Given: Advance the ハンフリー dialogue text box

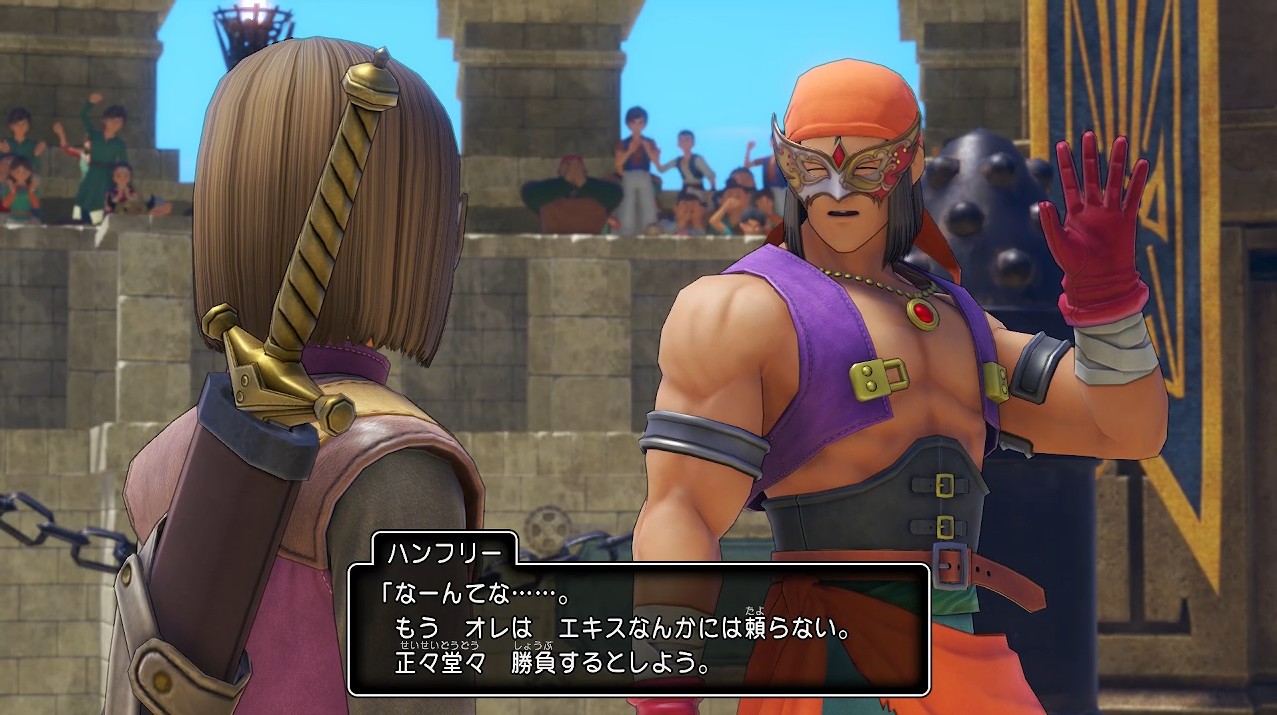Looking at the screenshot, I should [638, 630].
